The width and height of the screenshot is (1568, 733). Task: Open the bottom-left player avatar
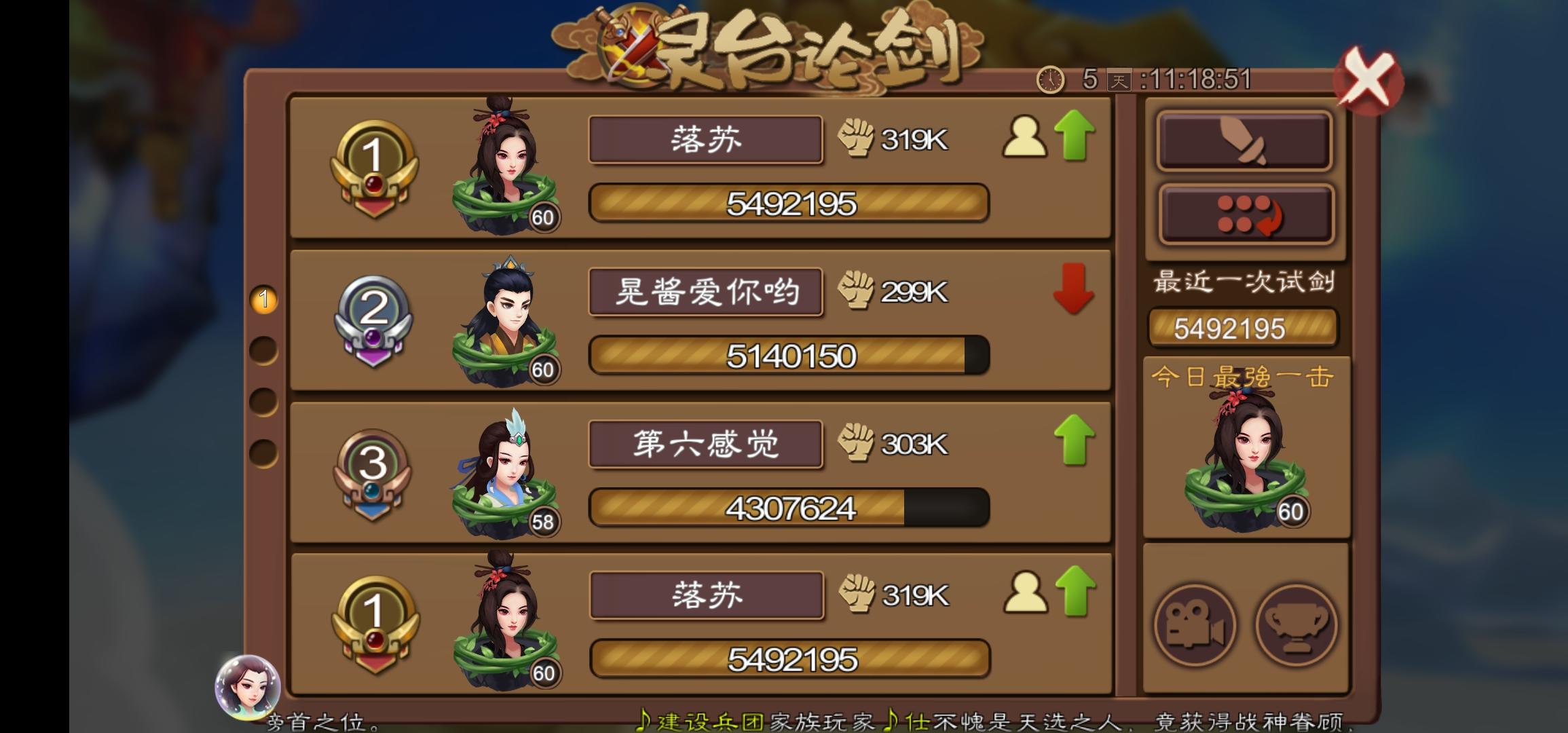click(x=246, y=688)
